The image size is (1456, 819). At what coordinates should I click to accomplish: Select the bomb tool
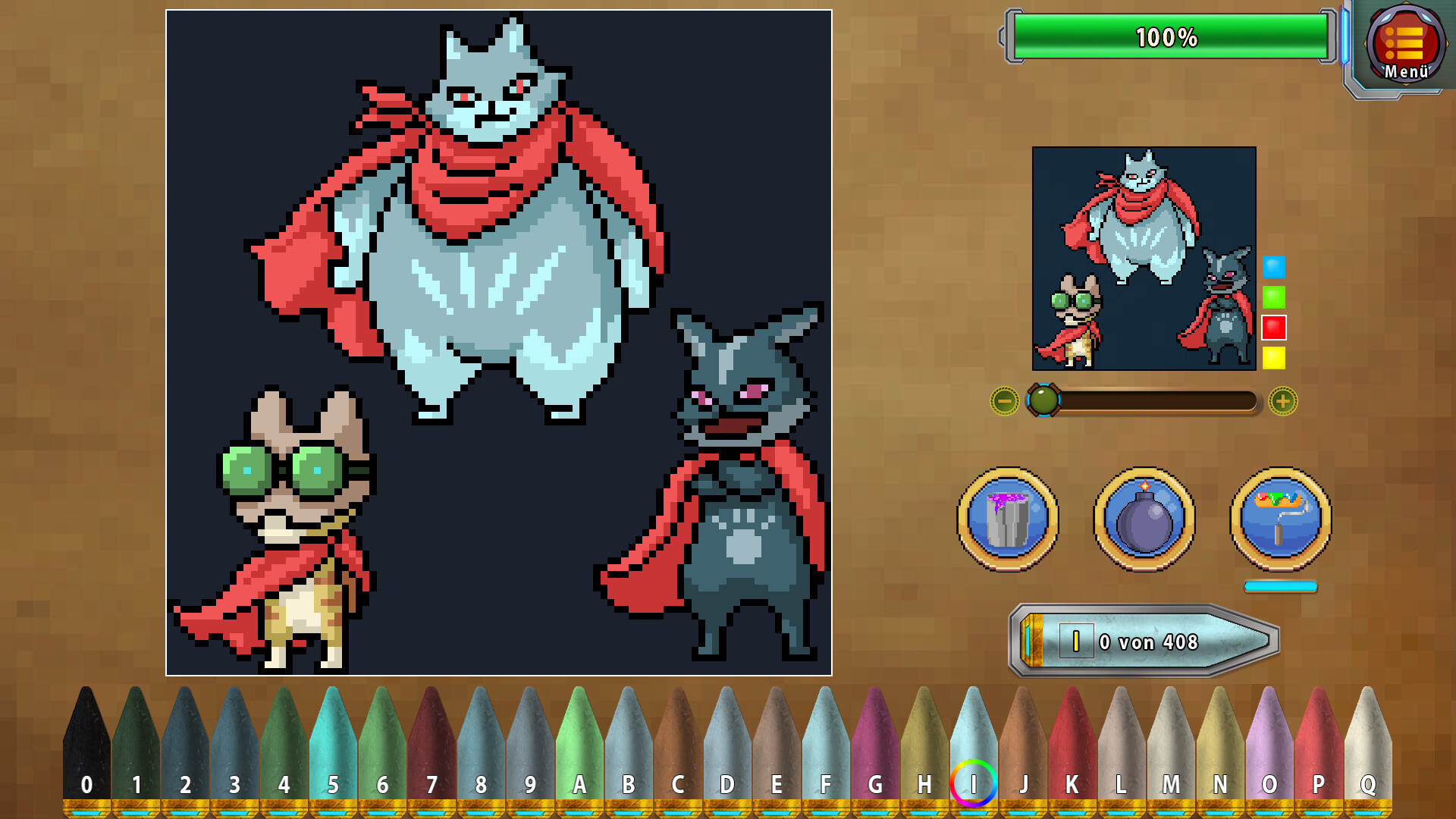click(1144, 518)
